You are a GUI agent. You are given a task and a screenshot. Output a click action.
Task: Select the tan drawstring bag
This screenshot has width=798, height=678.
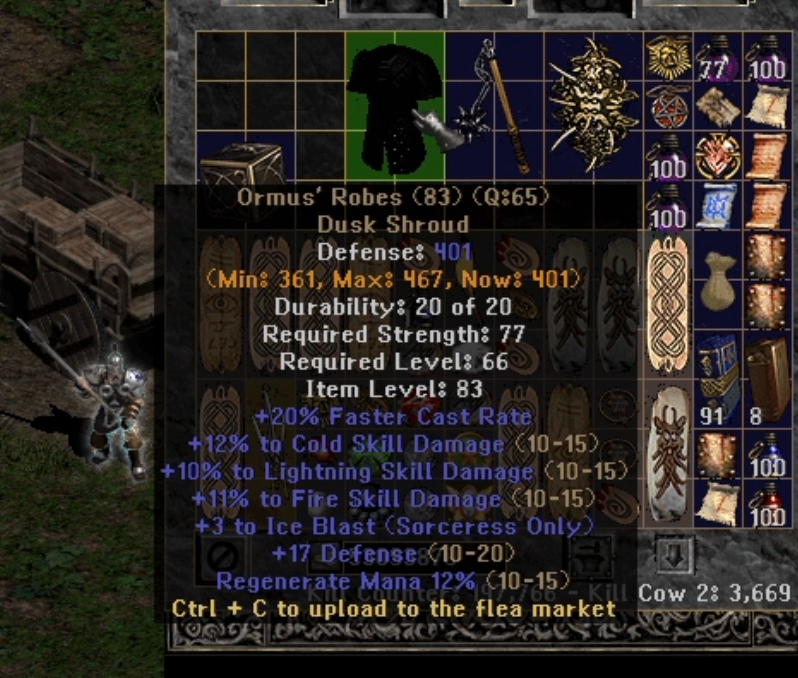(x=714, y=284)
